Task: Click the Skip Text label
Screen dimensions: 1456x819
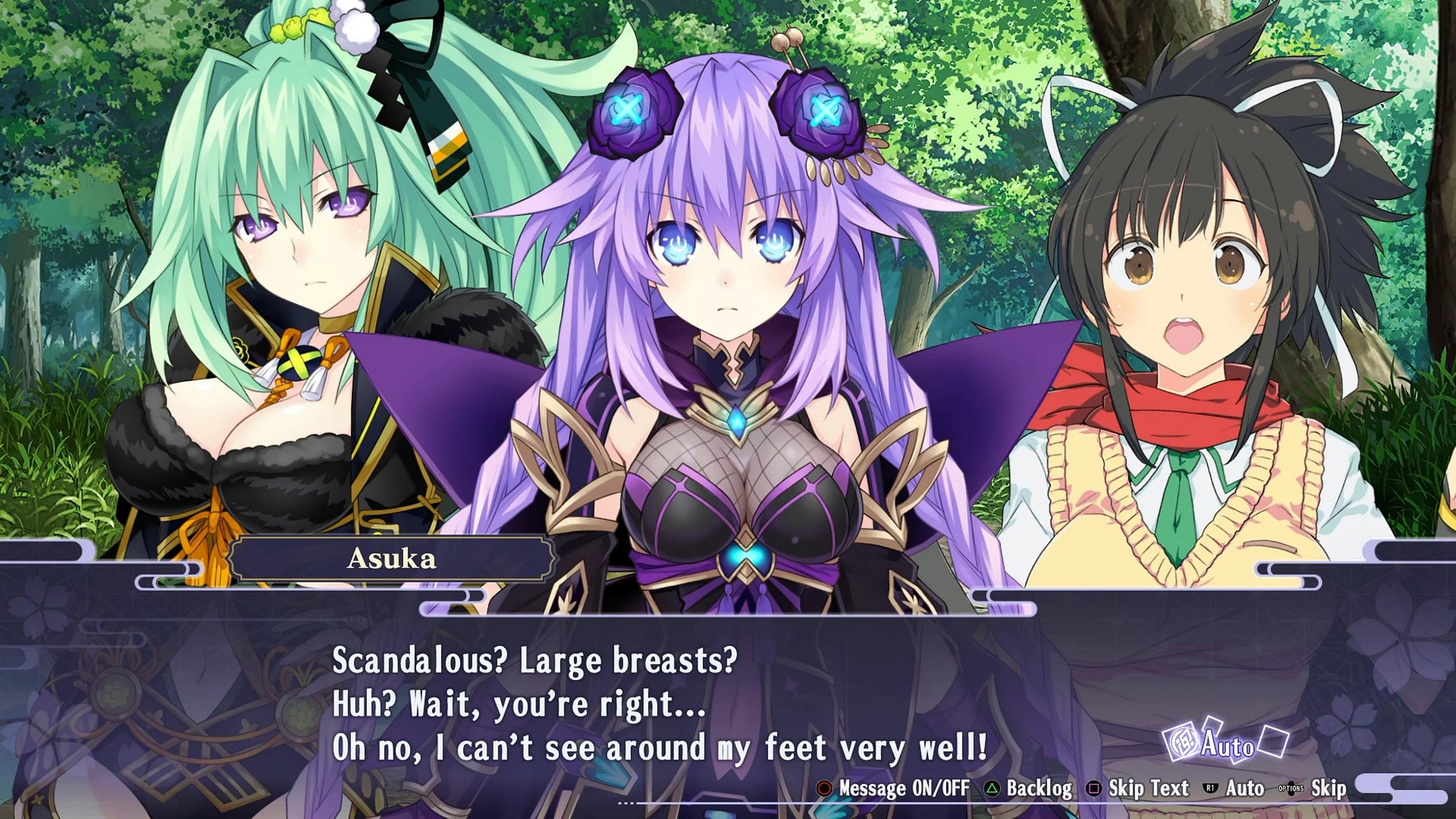Action: (x=1149, y=788)
